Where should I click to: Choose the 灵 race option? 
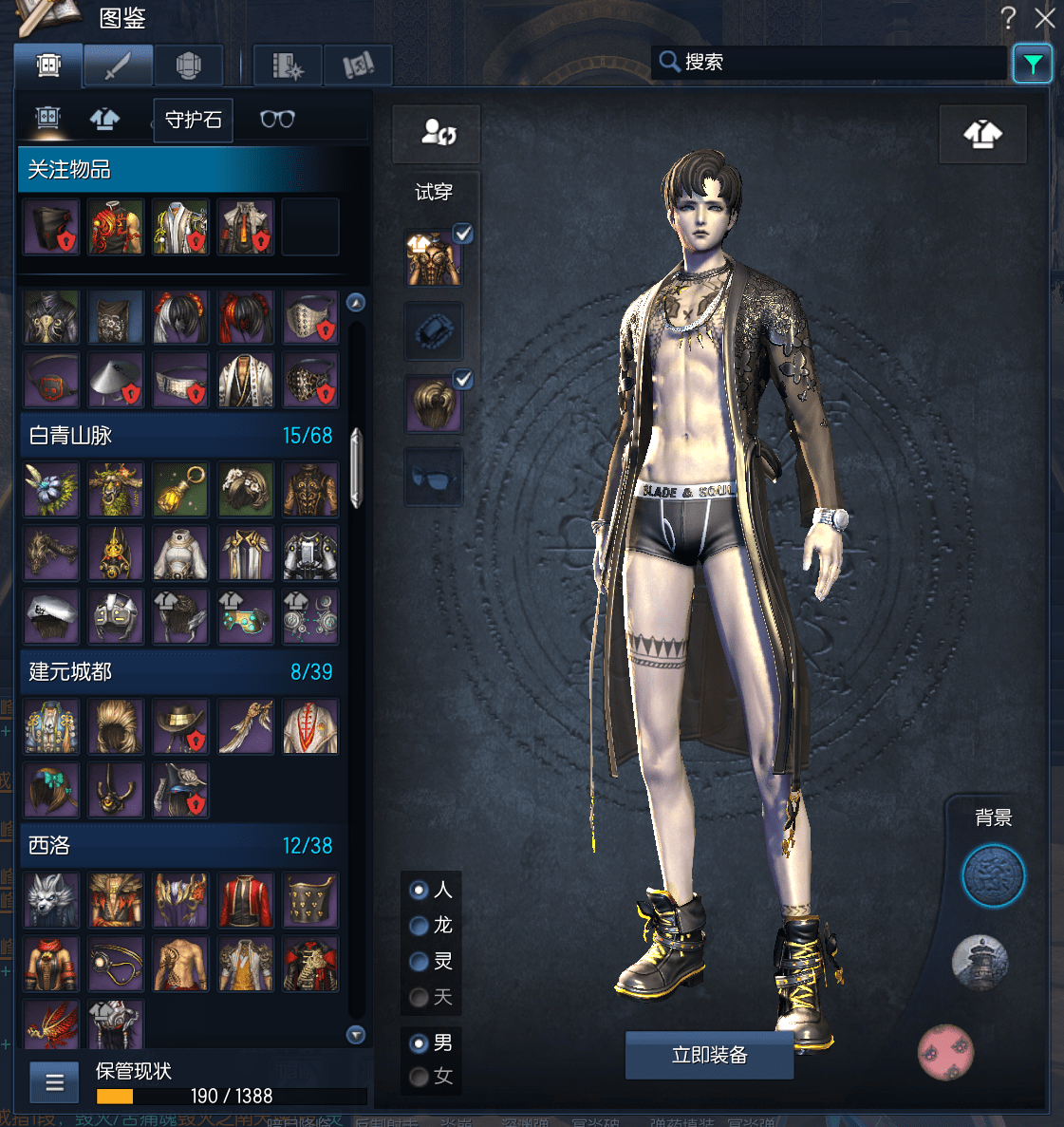(x=419, y=962)
